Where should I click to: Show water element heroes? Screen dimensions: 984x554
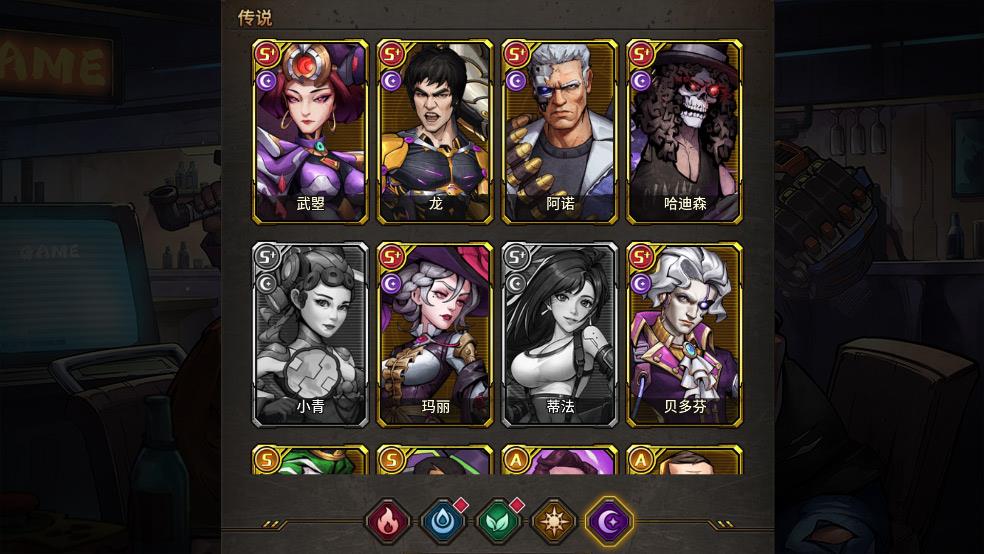point(442,521)
